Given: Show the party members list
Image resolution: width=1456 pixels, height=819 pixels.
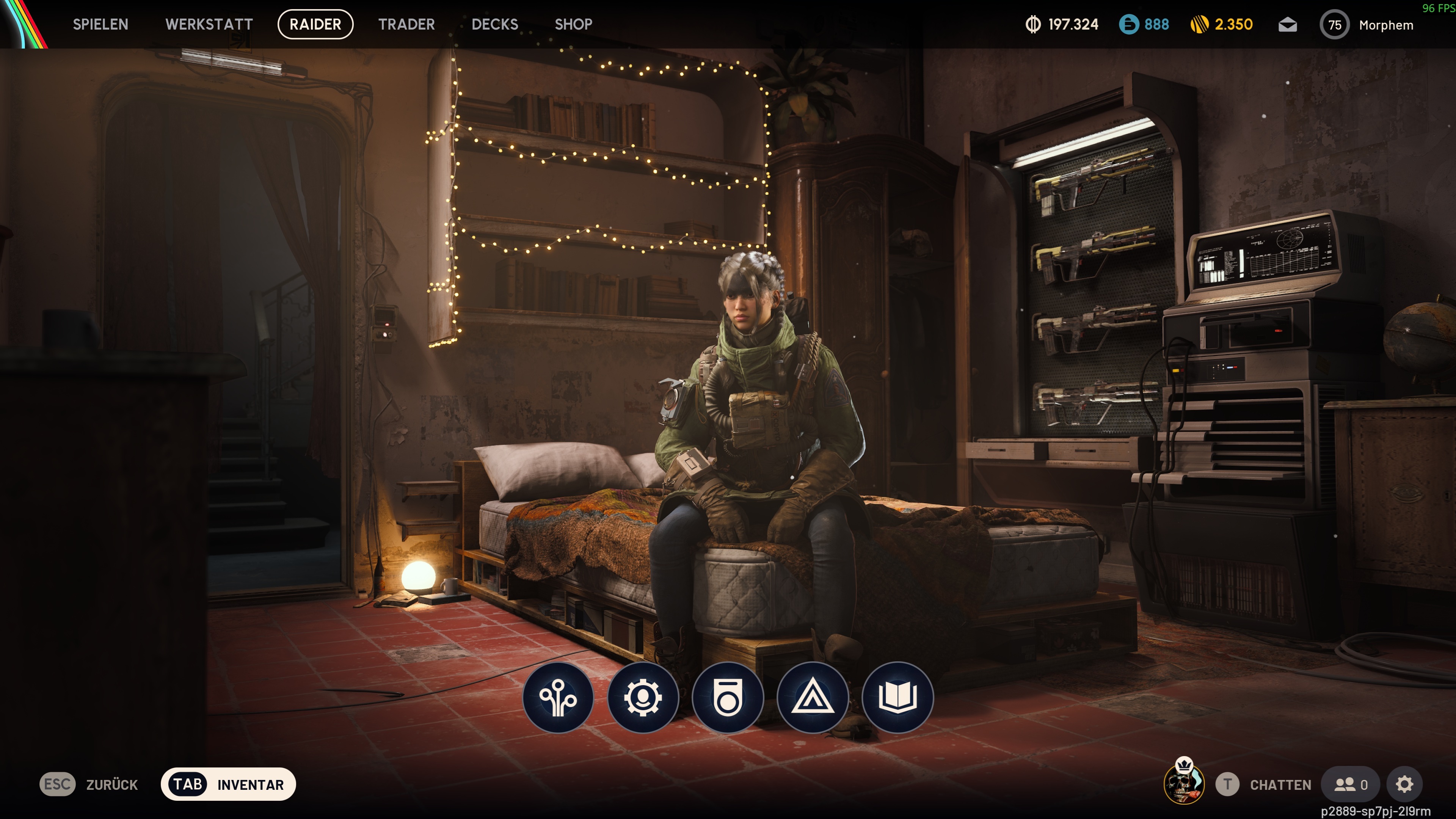Looking at the screenshot, I should point(1350,784).
